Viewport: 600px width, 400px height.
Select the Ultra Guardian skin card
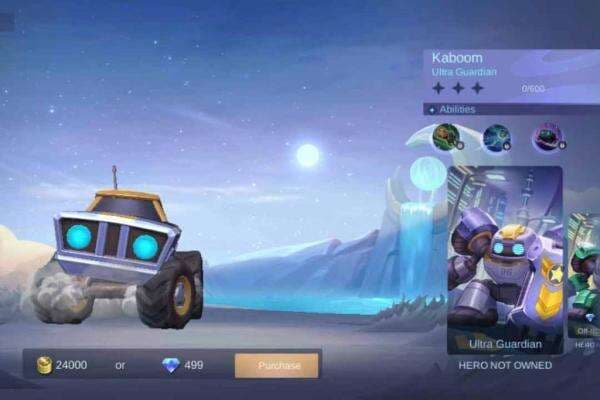pos(504,260)
